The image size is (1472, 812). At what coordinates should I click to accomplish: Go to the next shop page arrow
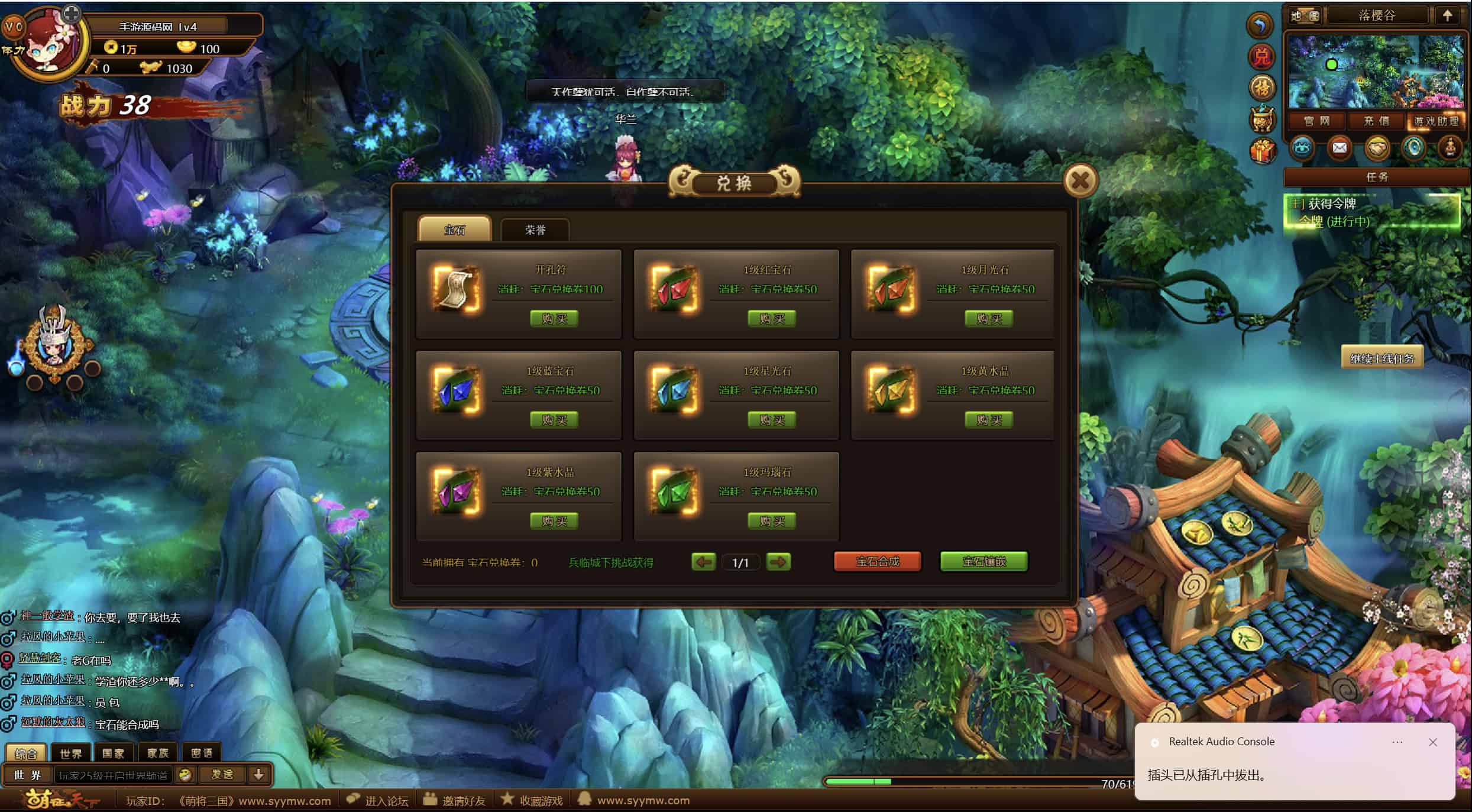pos(778,562)
